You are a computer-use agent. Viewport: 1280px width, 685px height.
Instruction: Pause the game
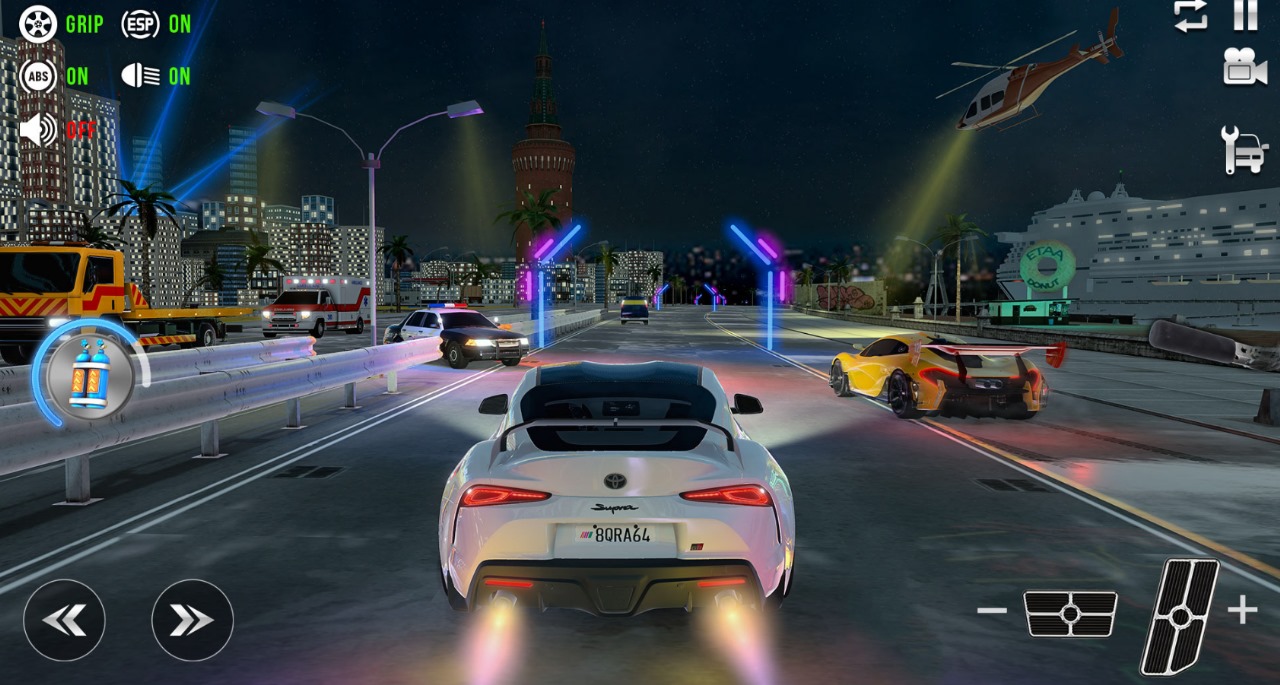[1245, 15]
